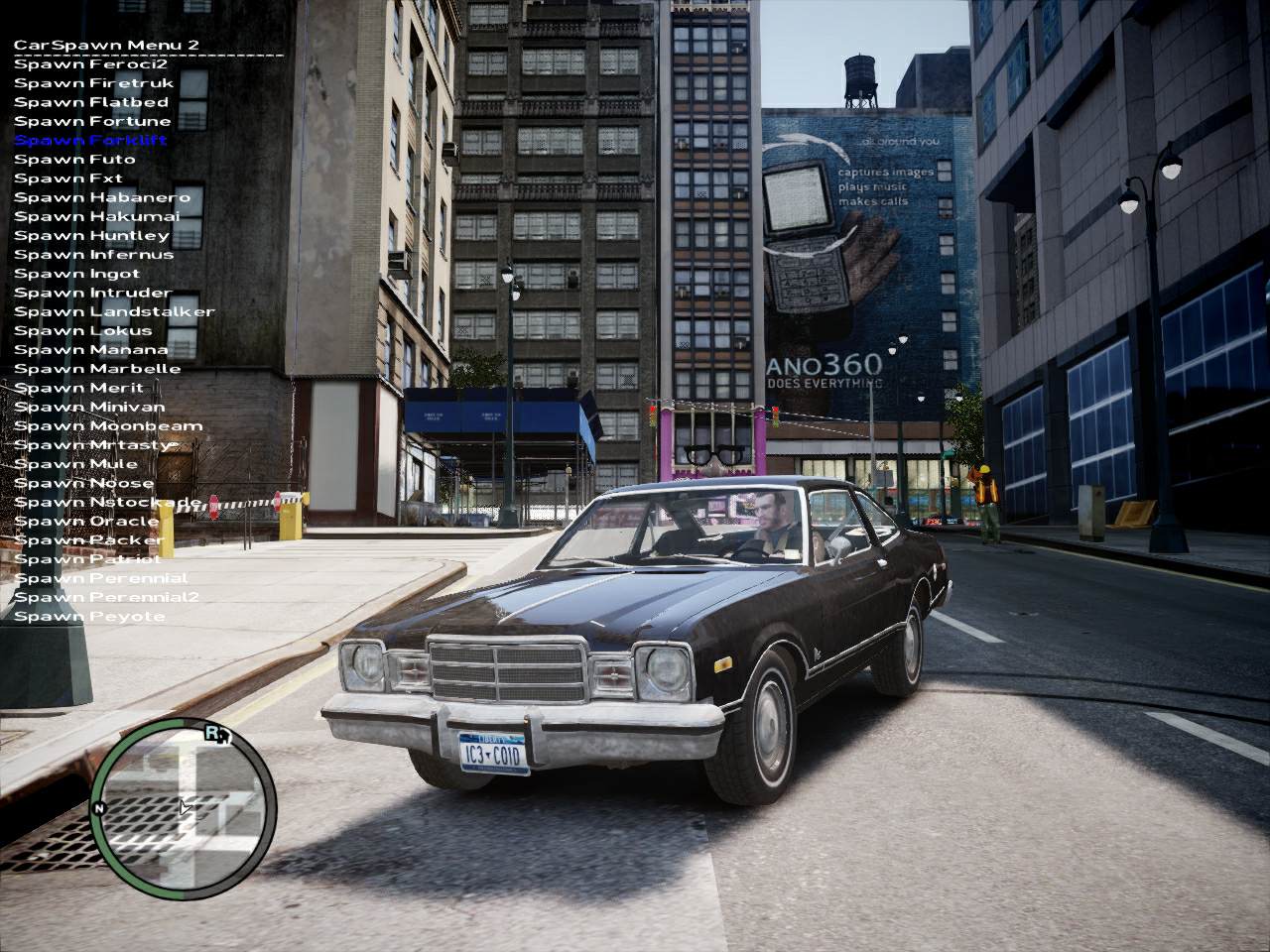Pick Spawn Marbelle from the car list

97,369
